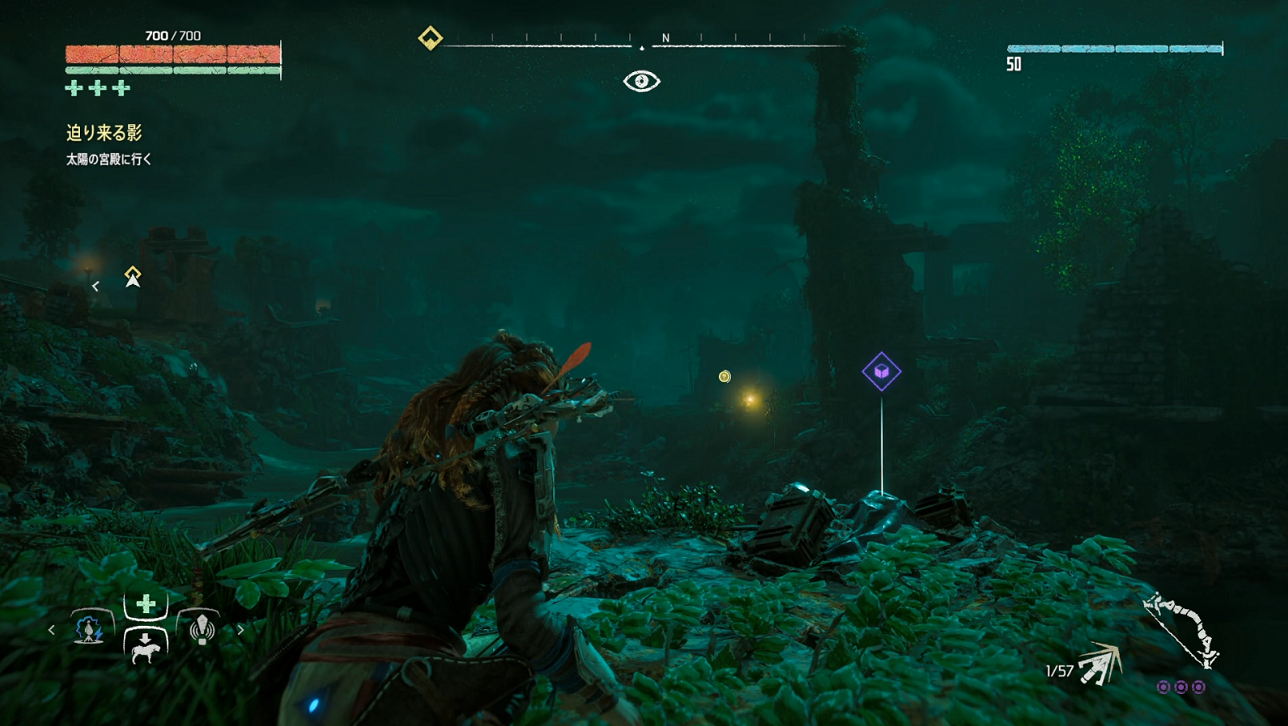Screen dimensions: 1288x726
Task: Choose the shock trap quick slot
Action: (x=89, y=629)
